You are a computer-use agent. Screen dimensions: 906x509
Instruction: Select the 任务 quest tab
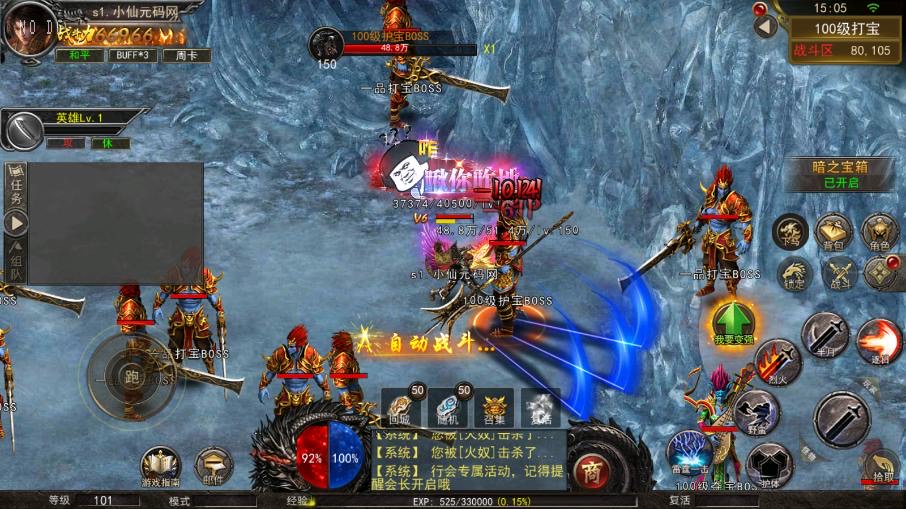tap(16, 188)
